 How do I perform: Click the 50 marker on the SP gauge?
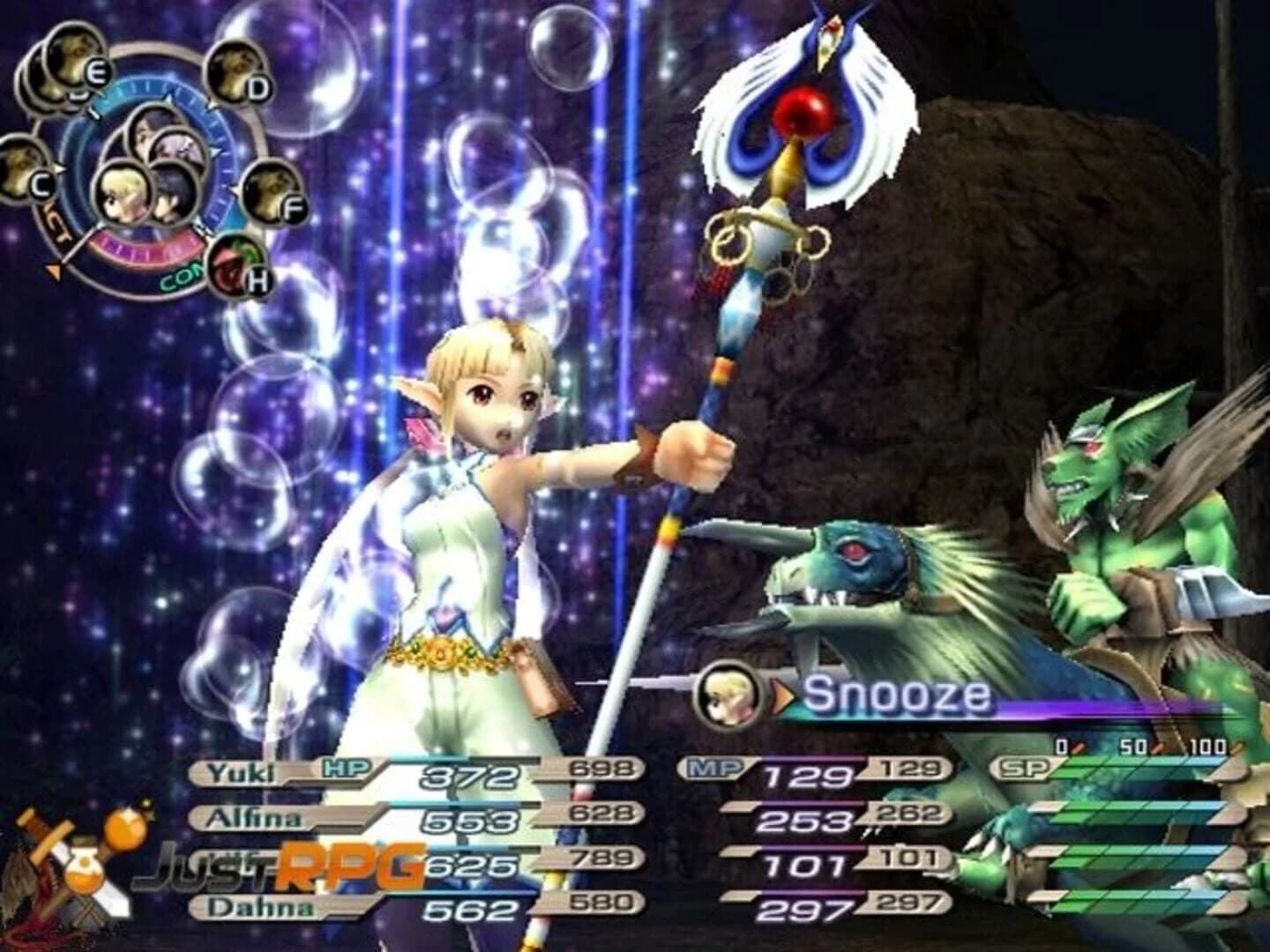1135,745
